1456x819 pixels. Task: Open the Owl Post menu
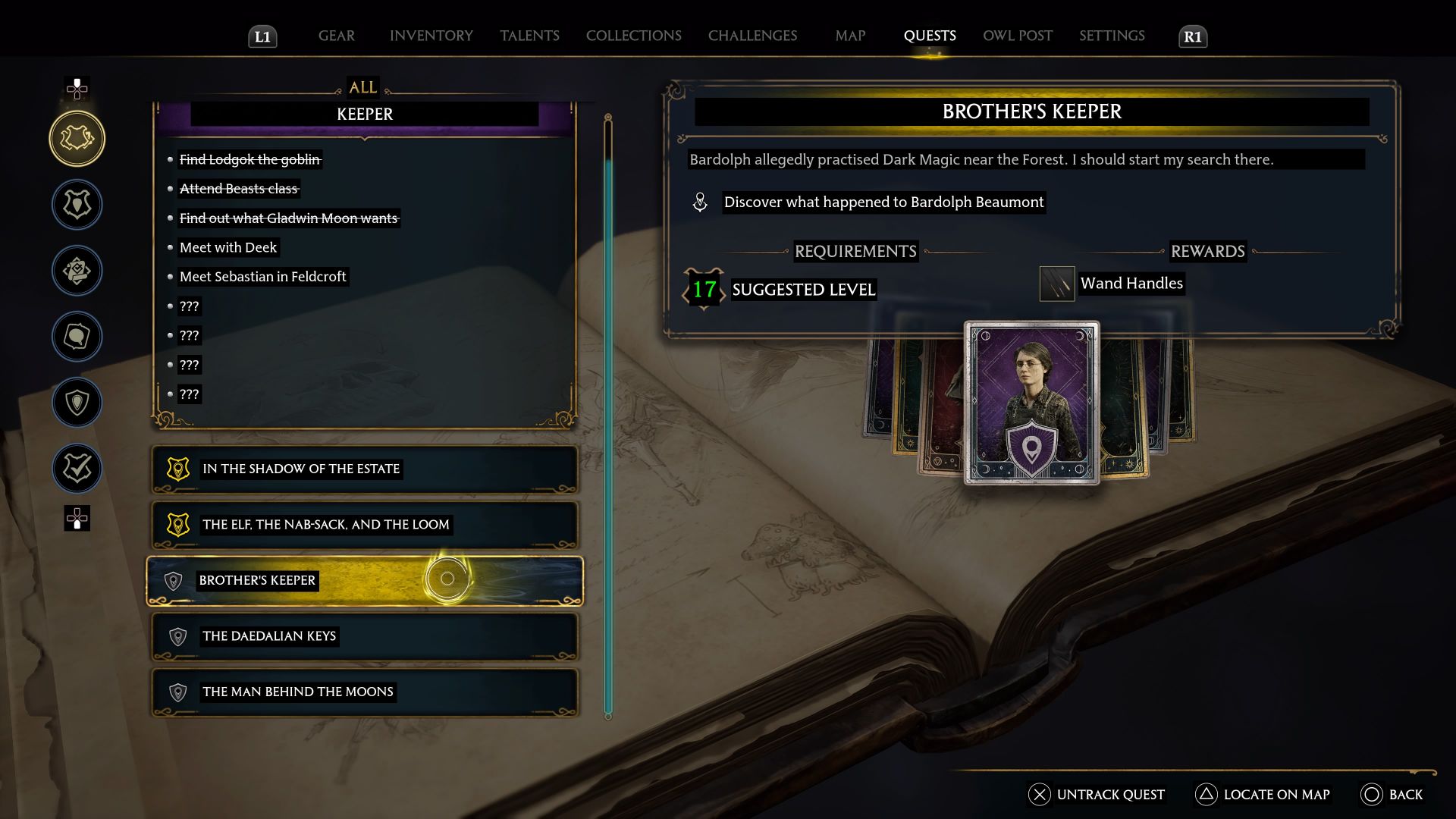click(x=1016, y=35)
